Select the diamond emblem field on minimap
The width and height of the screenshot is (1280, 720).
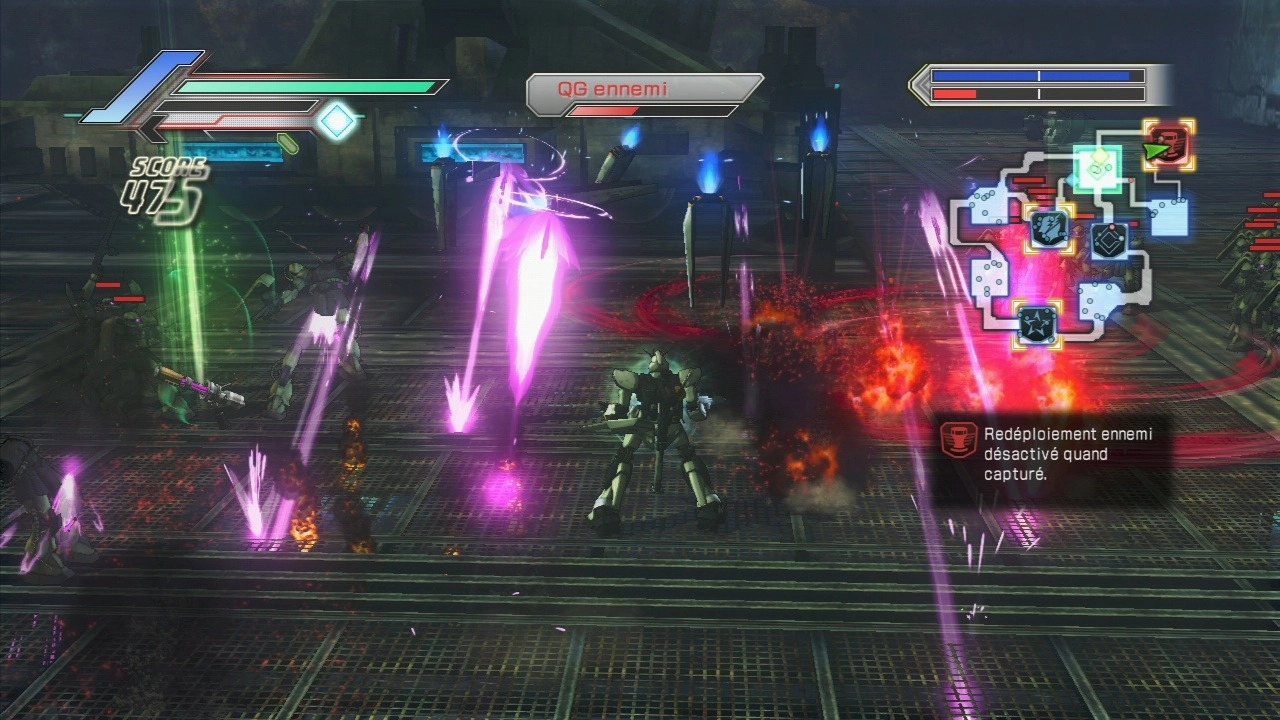tap(1110, 241)
